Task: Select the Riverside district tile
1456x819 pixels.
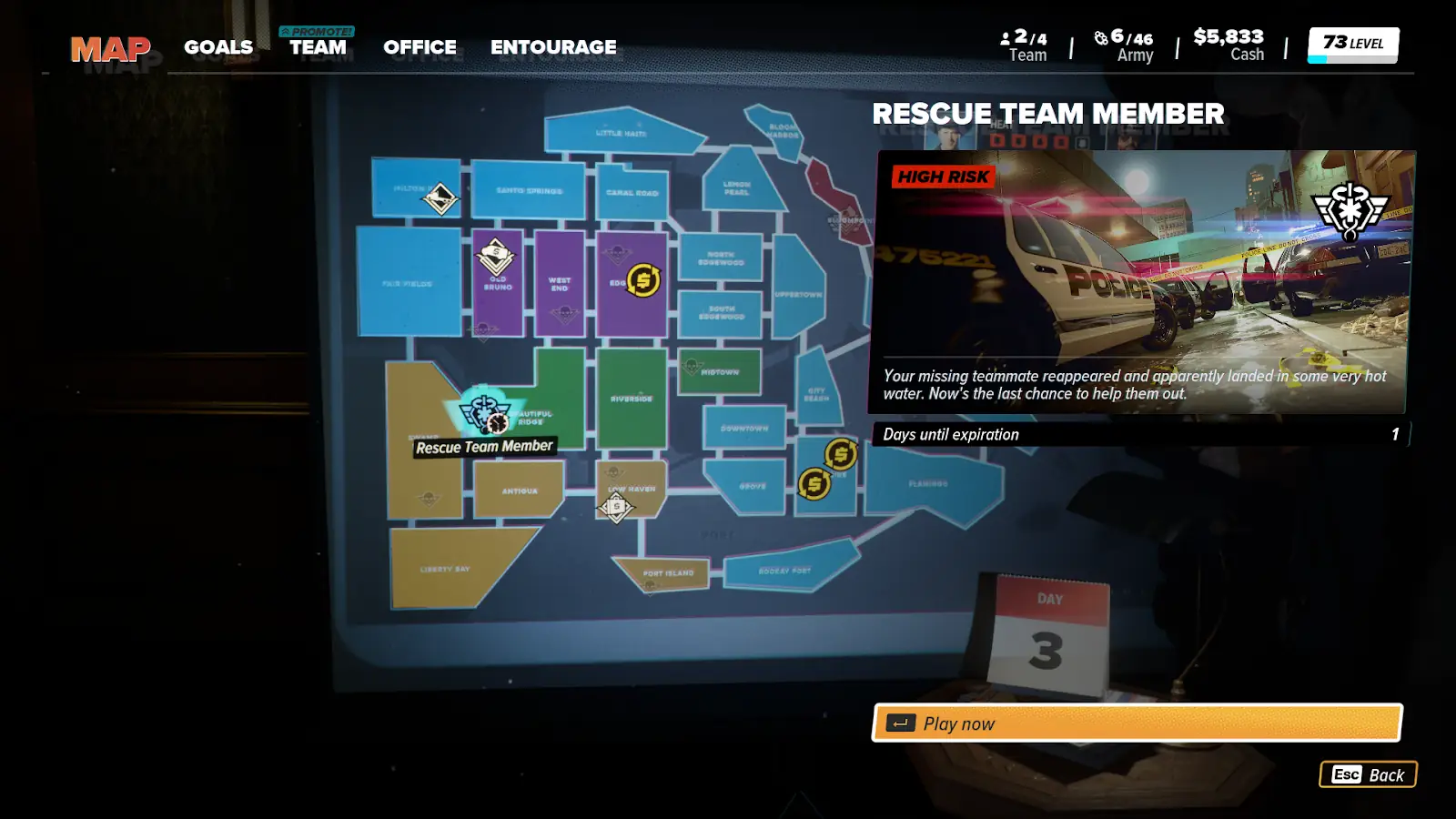Action: pos(632,399)
